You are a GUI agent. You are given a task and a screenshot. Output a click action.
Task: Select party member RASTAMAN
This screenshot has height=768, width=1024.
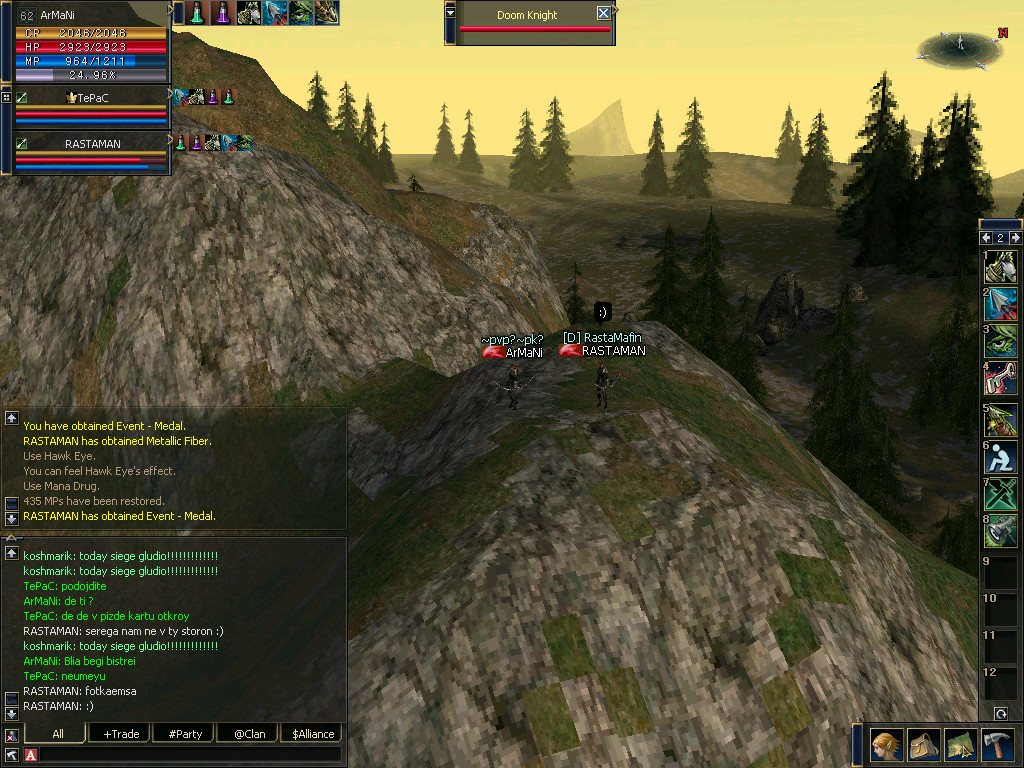pos(92,143)
